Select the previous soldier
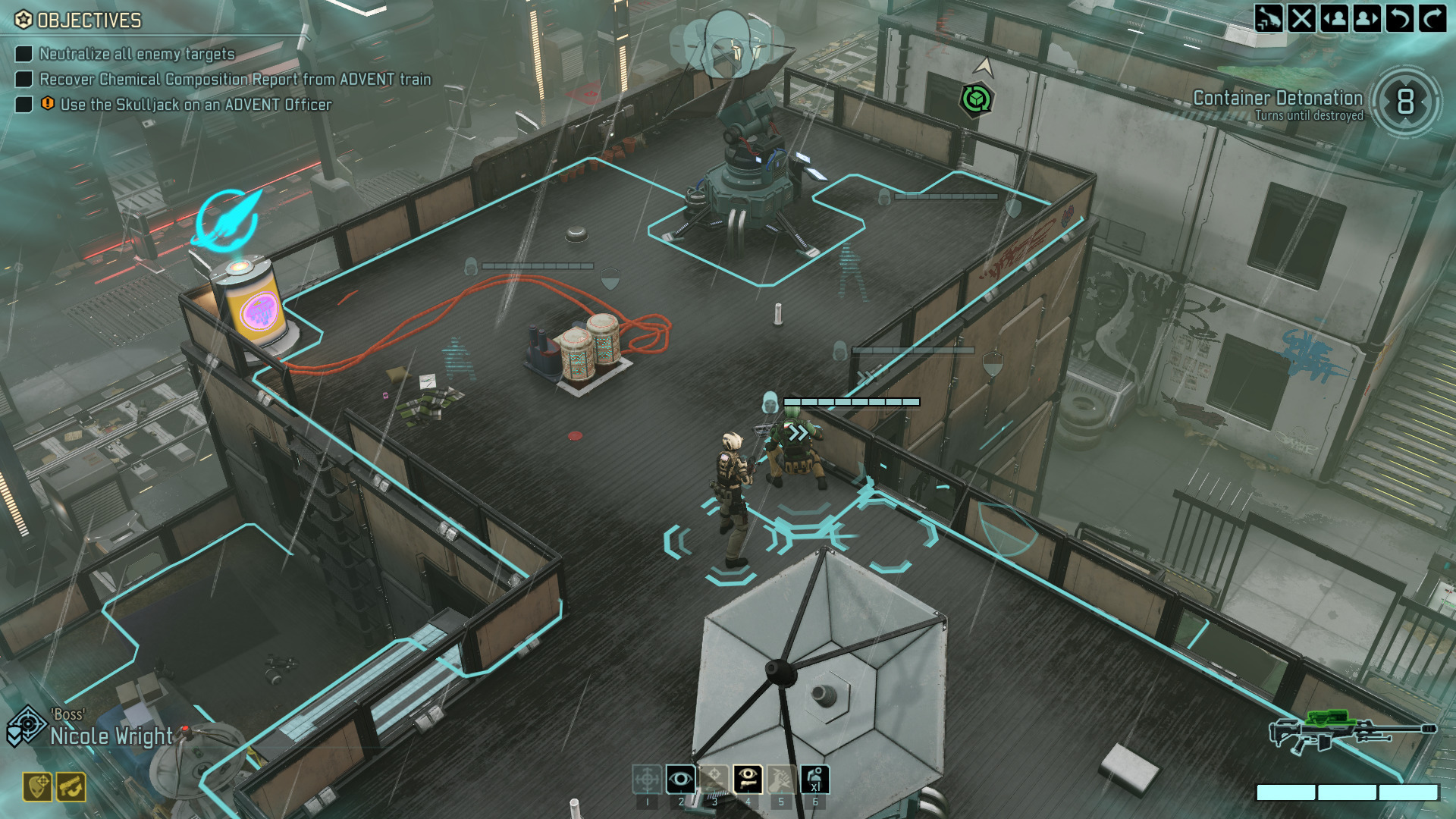1456x819 pixels. pyautogui.click(x=1335, y=17)
